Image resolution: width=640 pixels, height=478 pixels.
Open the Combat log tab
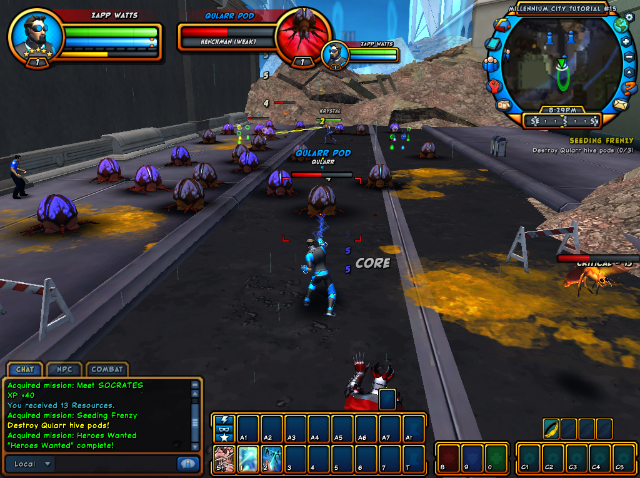107,369
